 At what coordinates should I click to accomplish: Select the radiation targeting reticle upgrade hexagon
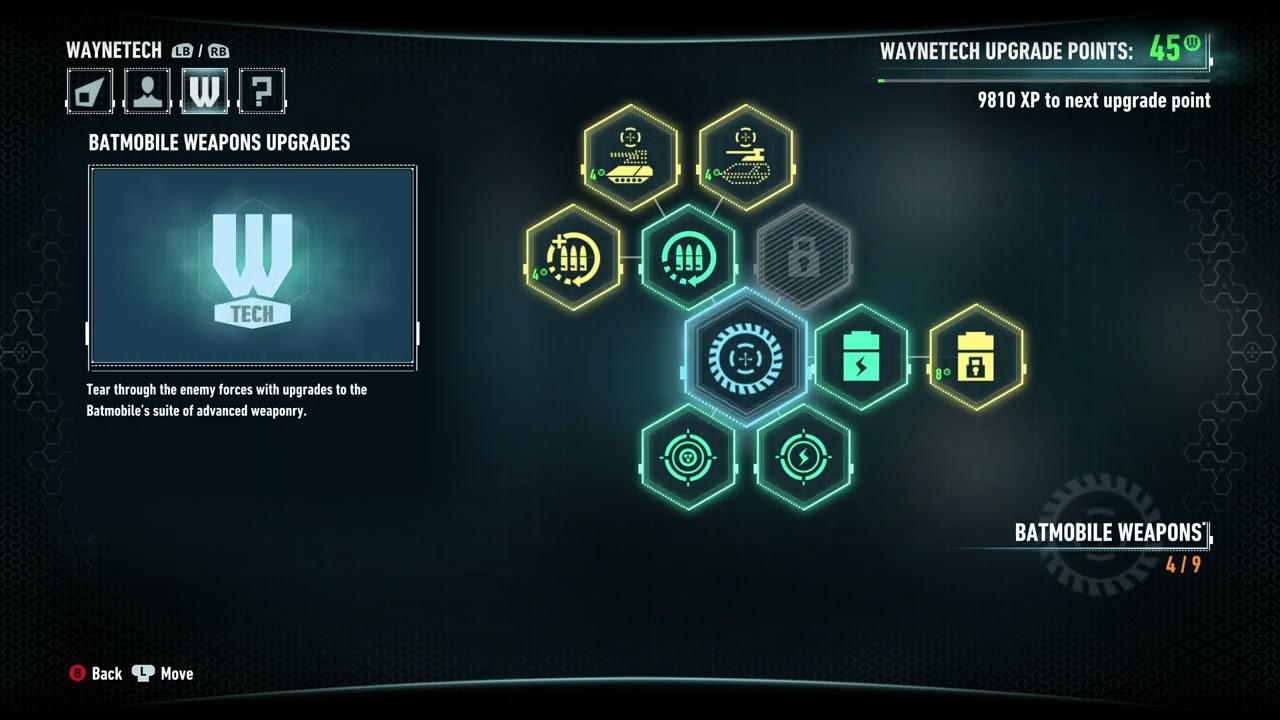(688, 457)
